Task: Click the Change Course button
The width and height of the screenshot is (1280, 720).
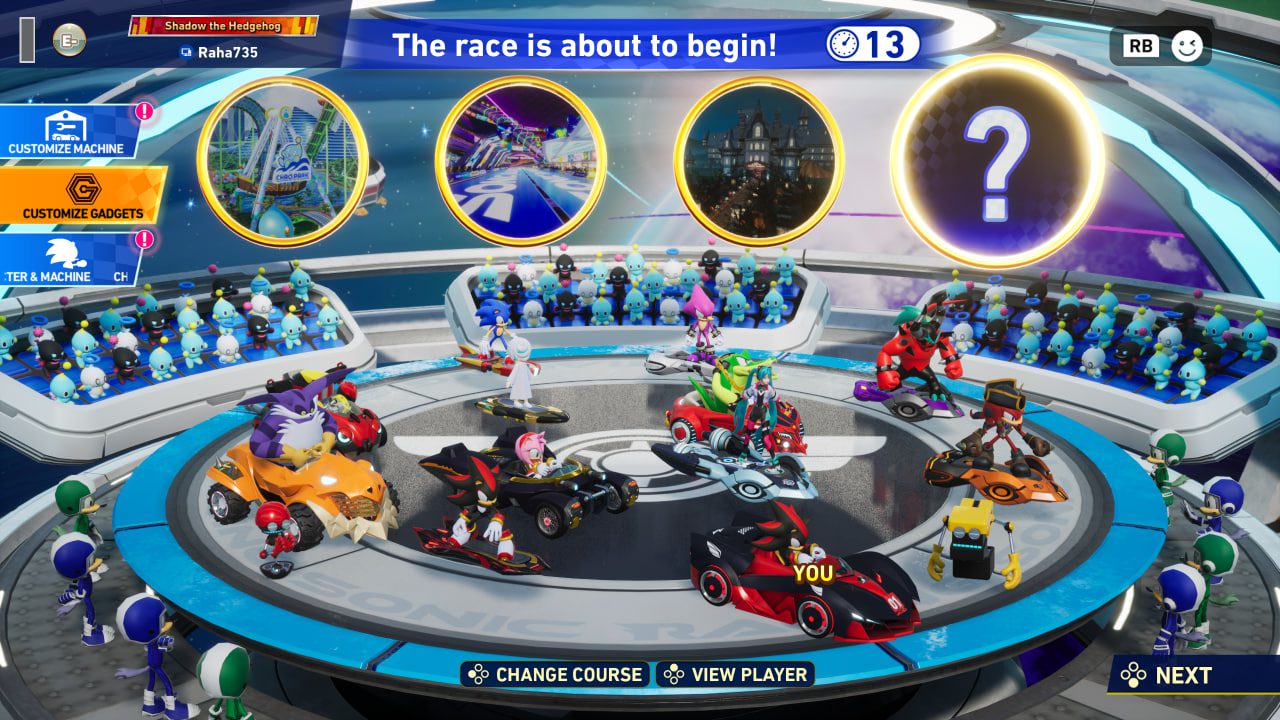Action: [555, 675]
